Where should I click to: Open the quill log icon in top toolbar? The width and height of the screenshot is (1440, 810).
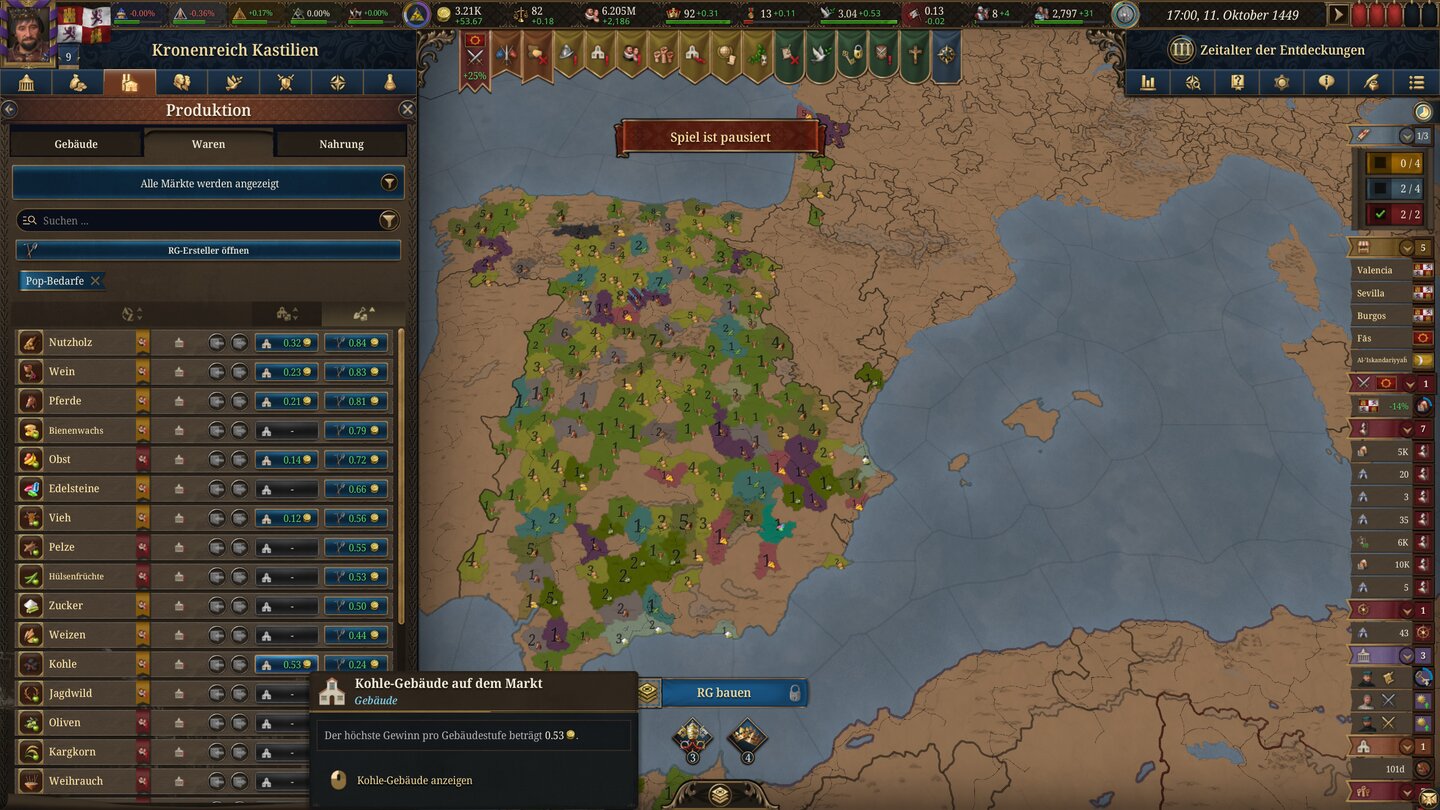tap(1371, 83)
